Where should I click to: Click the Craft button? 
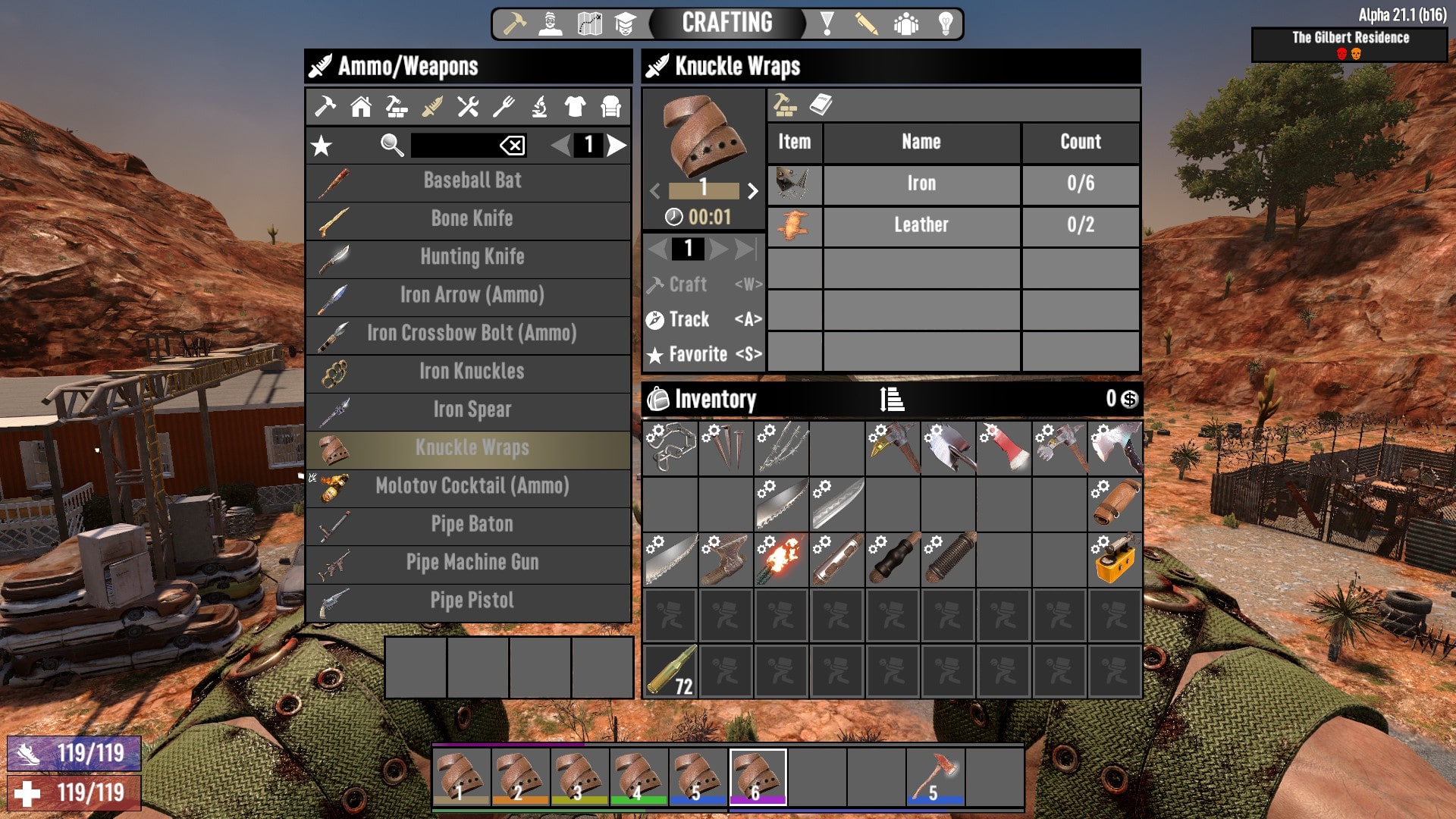coord(703,284)
